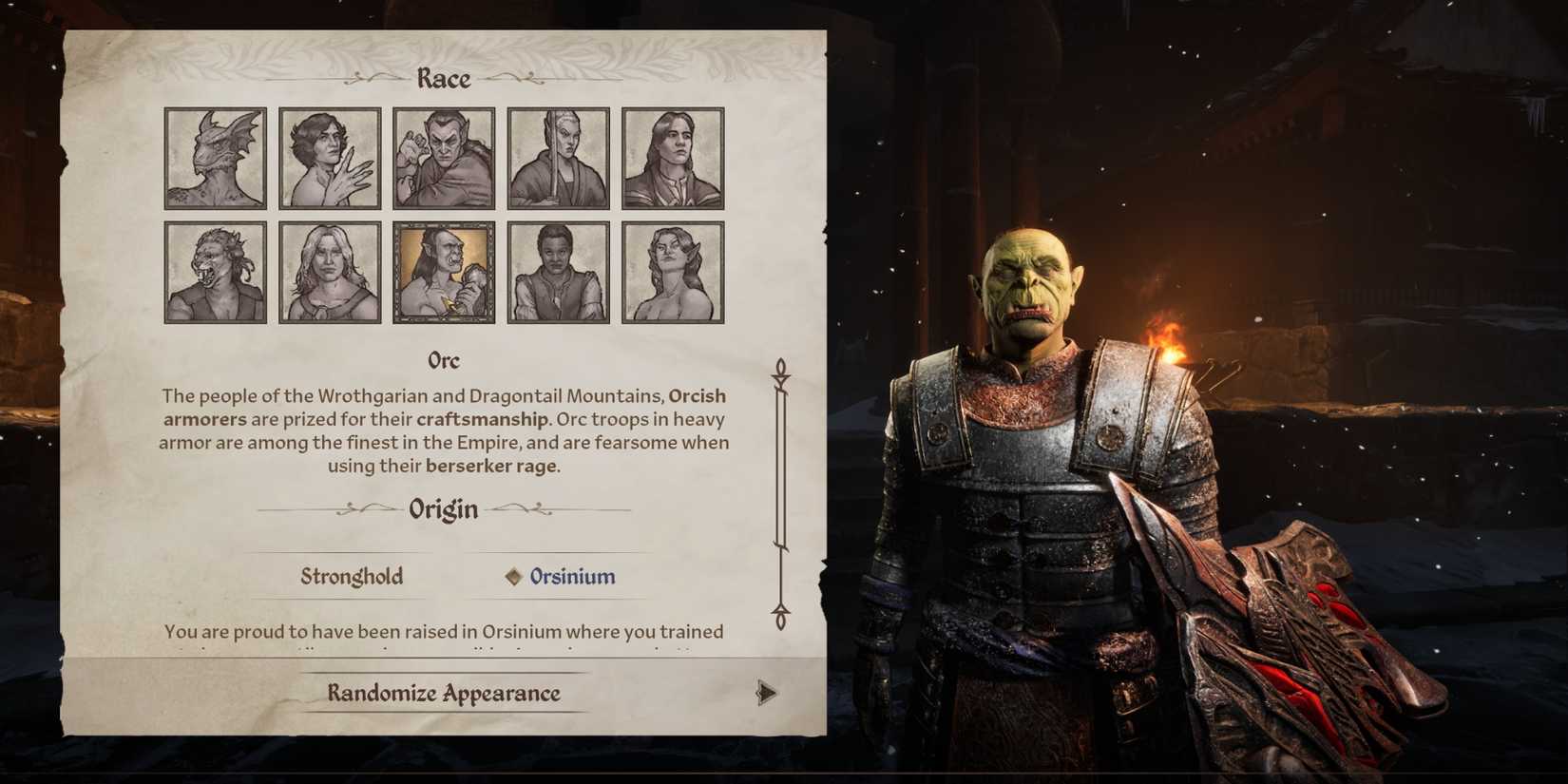Select the Redguard race portrait
The image size is (1568, 784).
558,271
